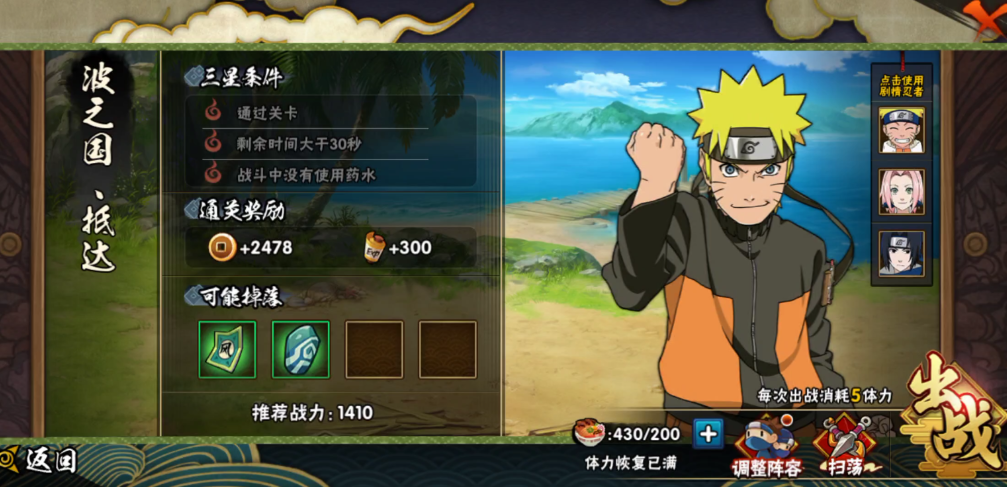Add stamina with the blue plus button
Viewport: 1007px width, 487px height.
click(708, 433)
